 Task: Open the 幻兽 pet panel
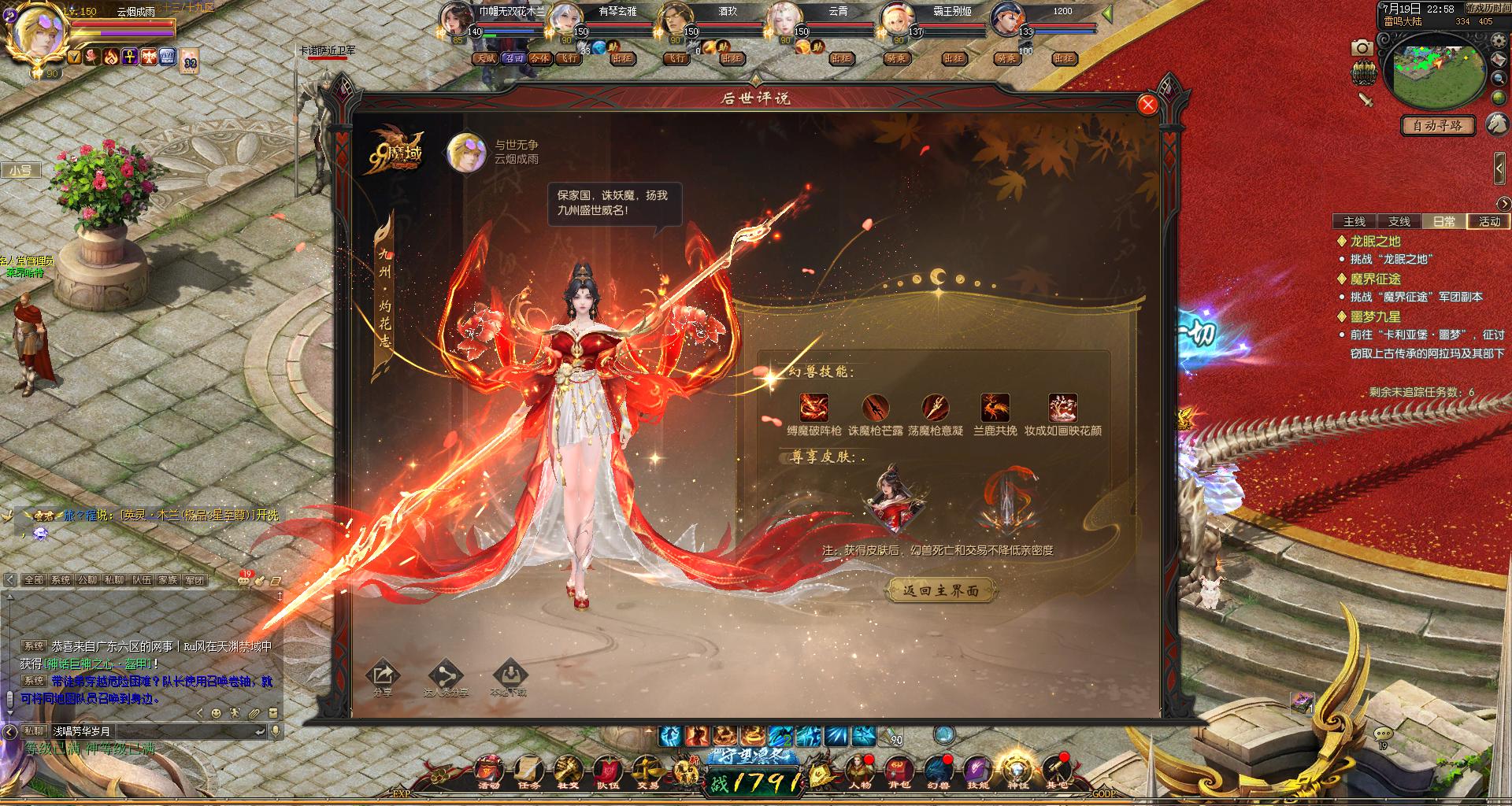(936, 771)
